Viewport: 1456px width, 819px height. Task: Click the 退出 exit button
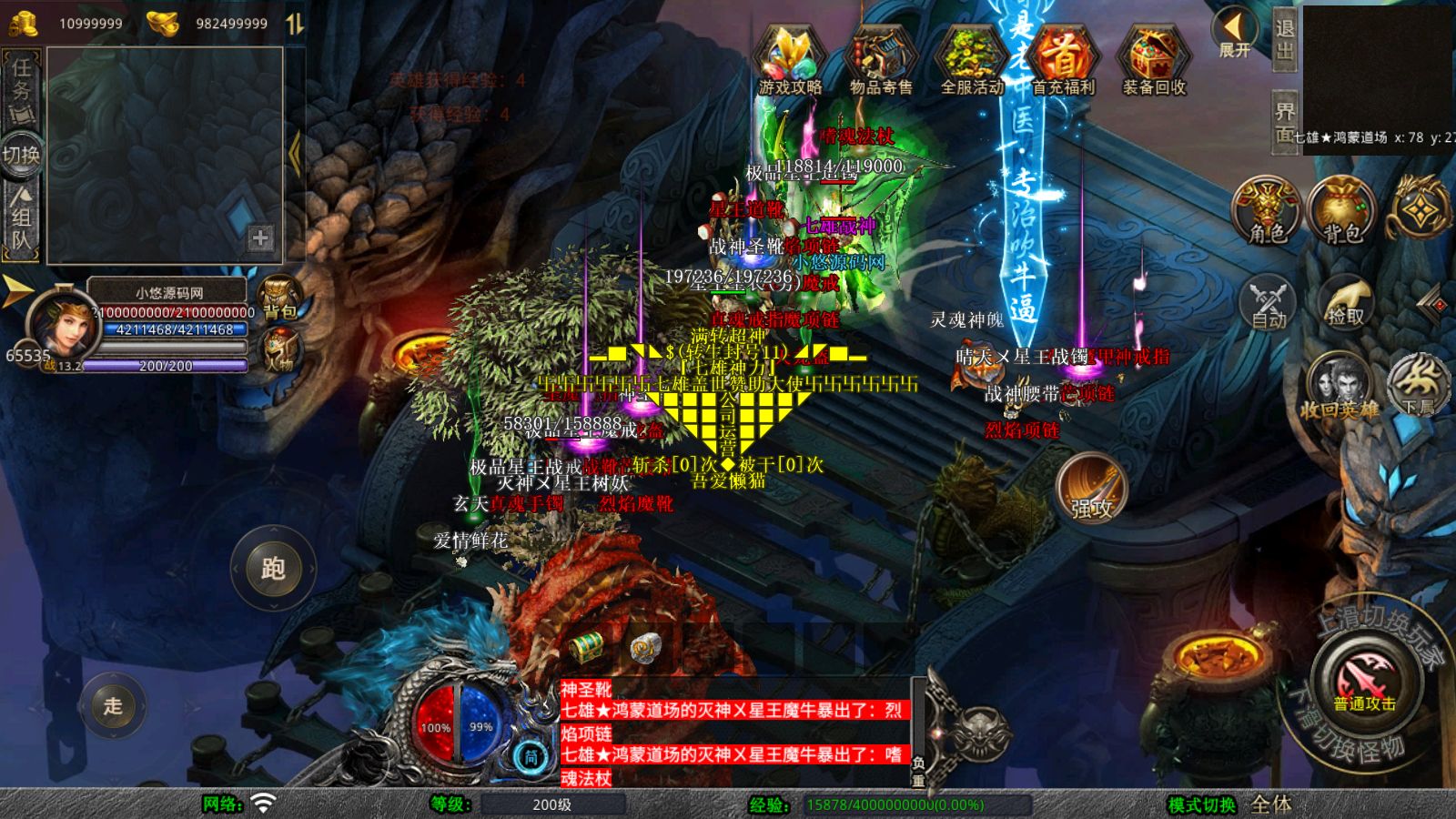click(x=1284, y=38)
